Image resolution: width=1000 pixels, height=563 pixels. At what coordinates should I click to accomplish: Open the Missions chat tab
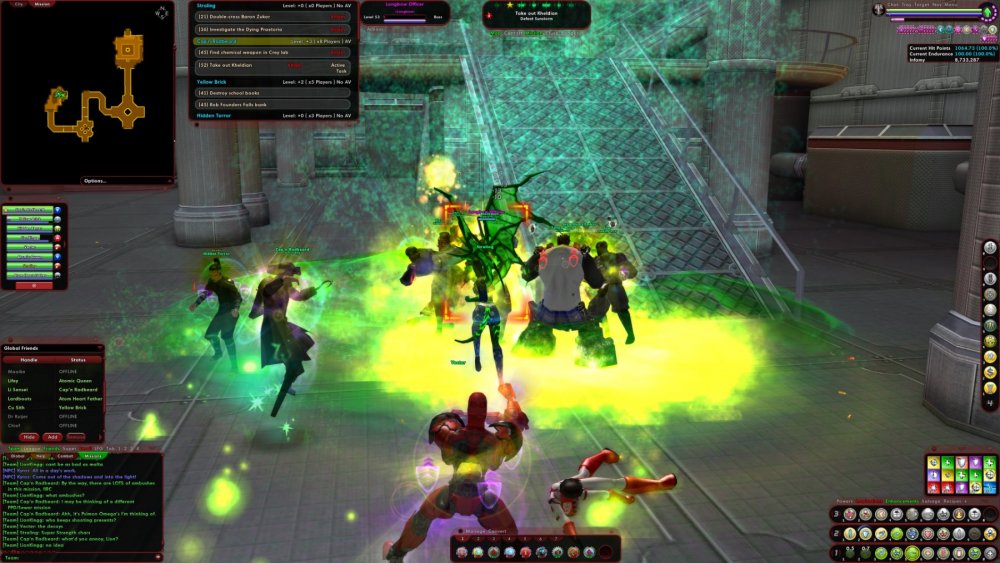point(92,456)
